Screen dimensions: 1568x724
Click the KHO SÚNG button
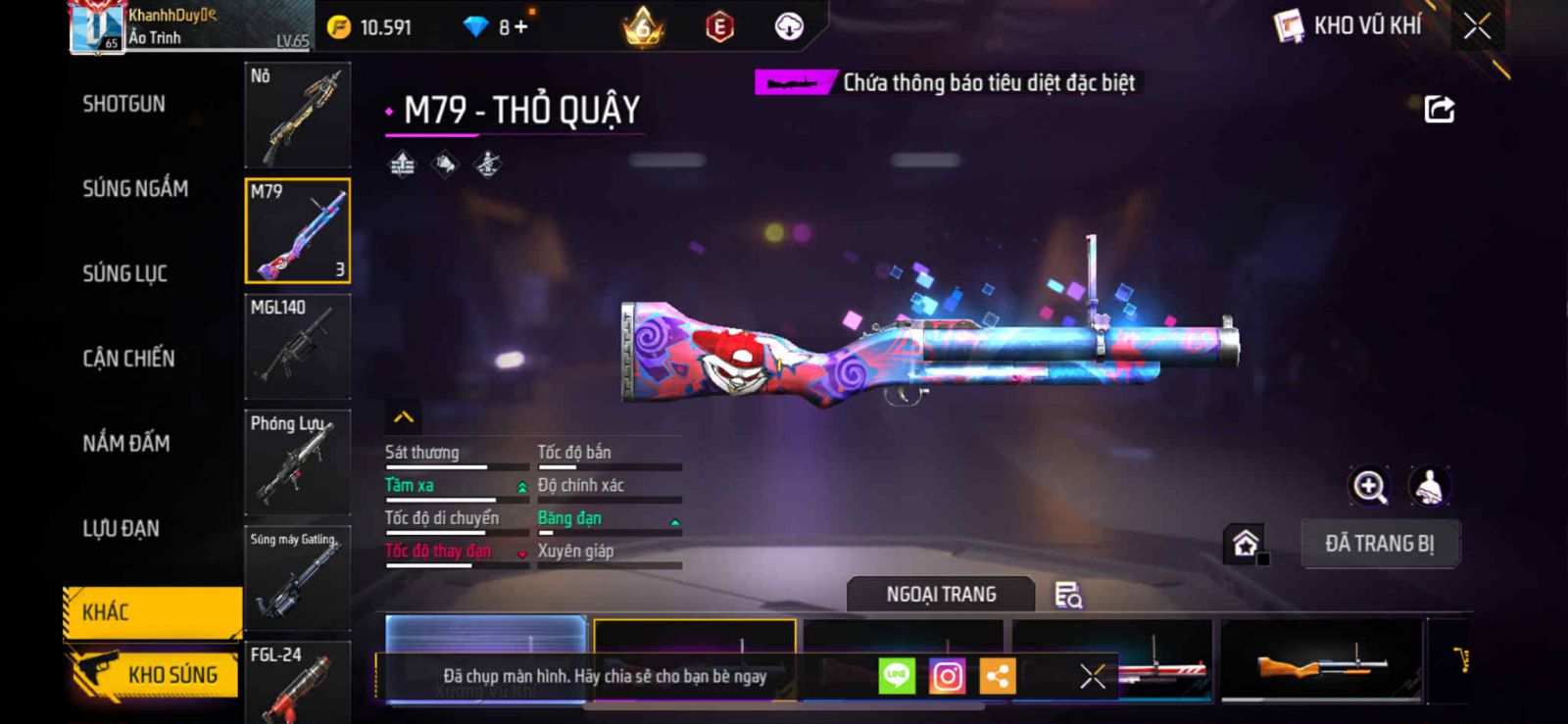pyautogui.click(x=155, y=674)
